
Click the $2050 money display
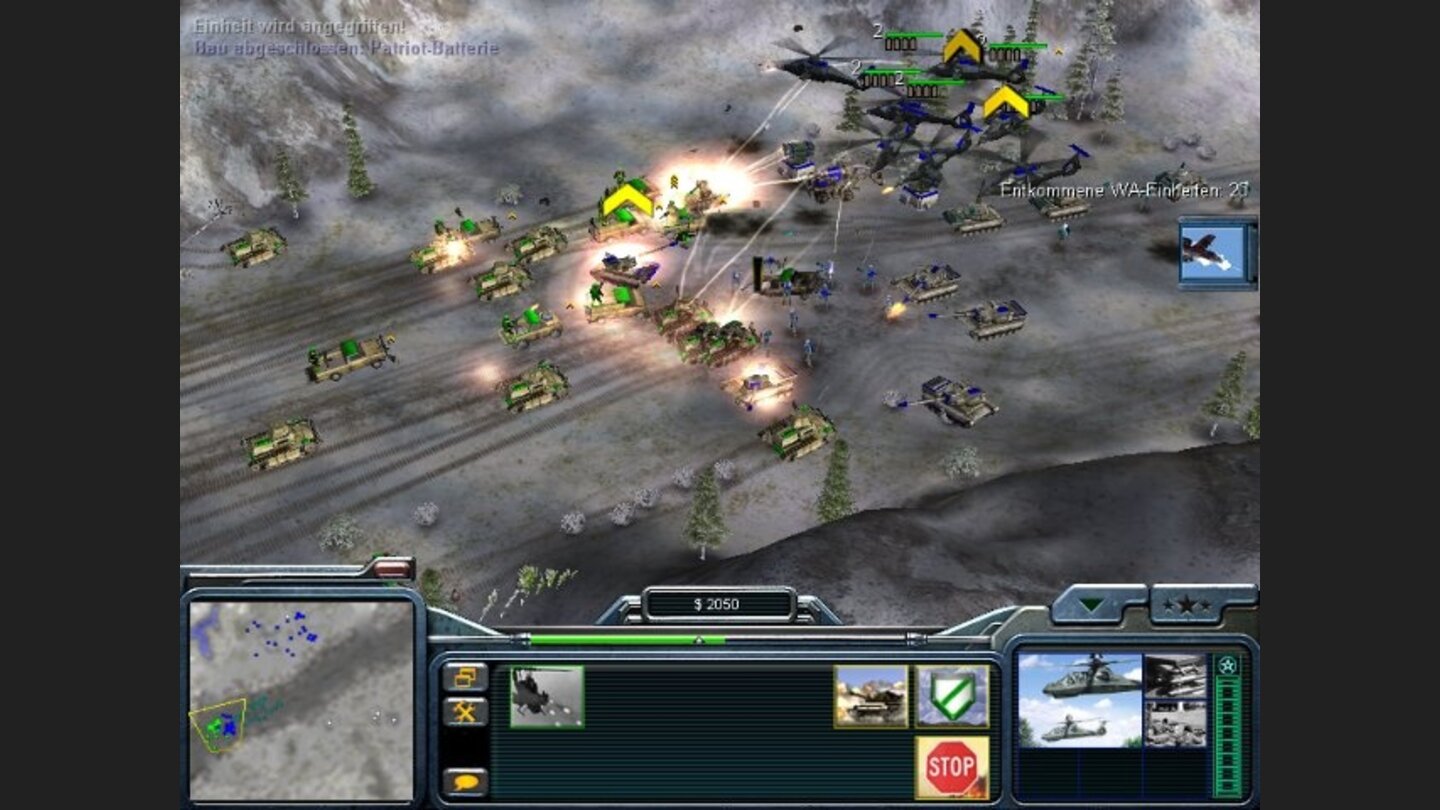(716, 603)
